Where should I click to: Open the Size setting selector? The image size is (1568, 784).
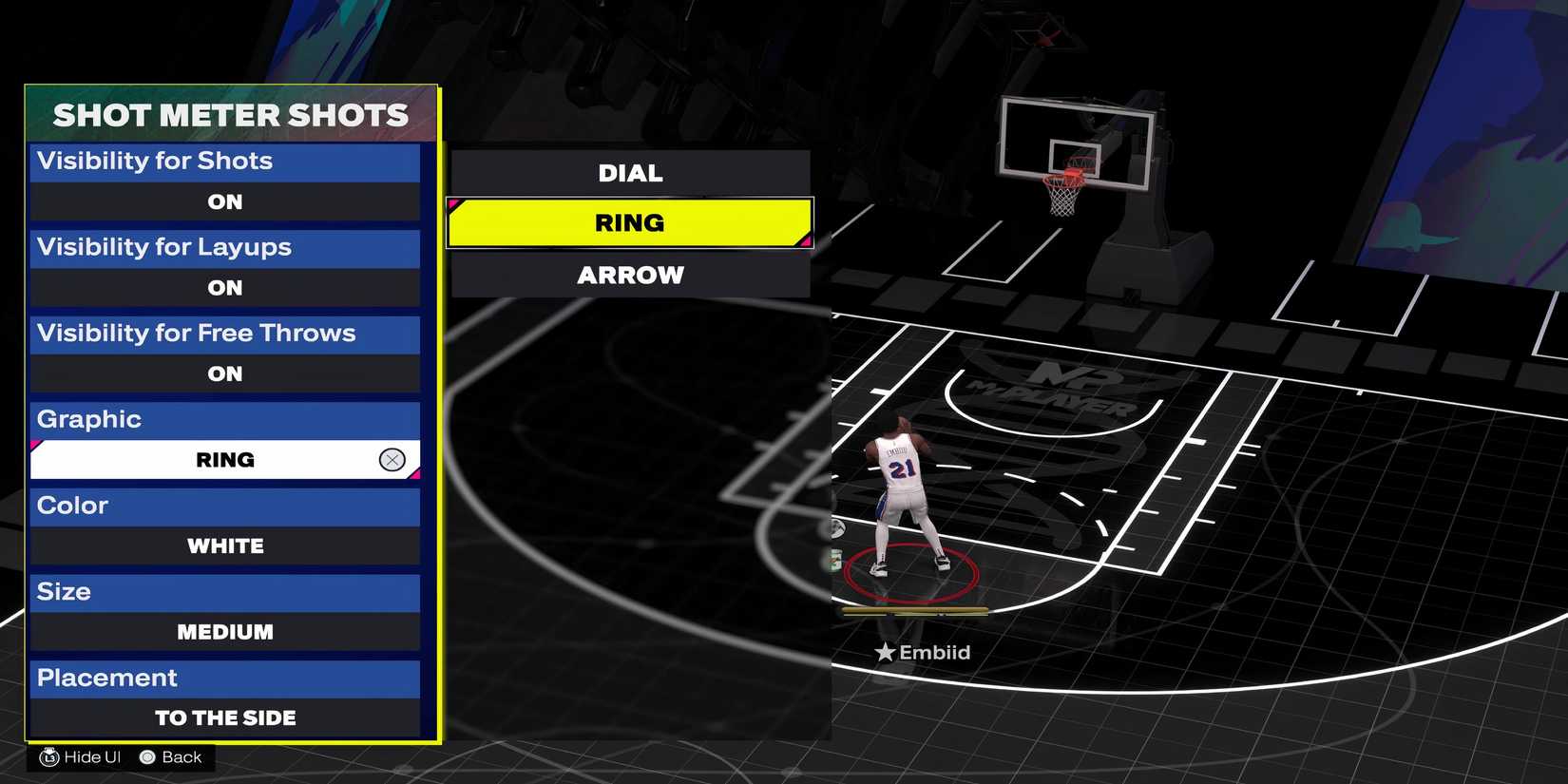point(224,631)
